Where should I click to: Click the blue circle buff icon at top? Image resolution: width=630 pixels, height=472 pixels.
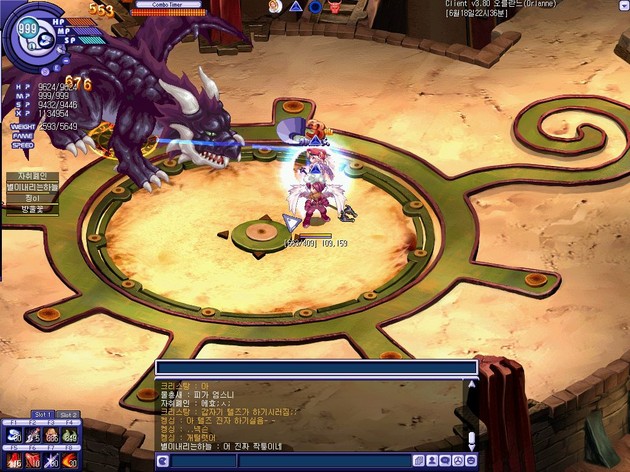click(315, 7)
